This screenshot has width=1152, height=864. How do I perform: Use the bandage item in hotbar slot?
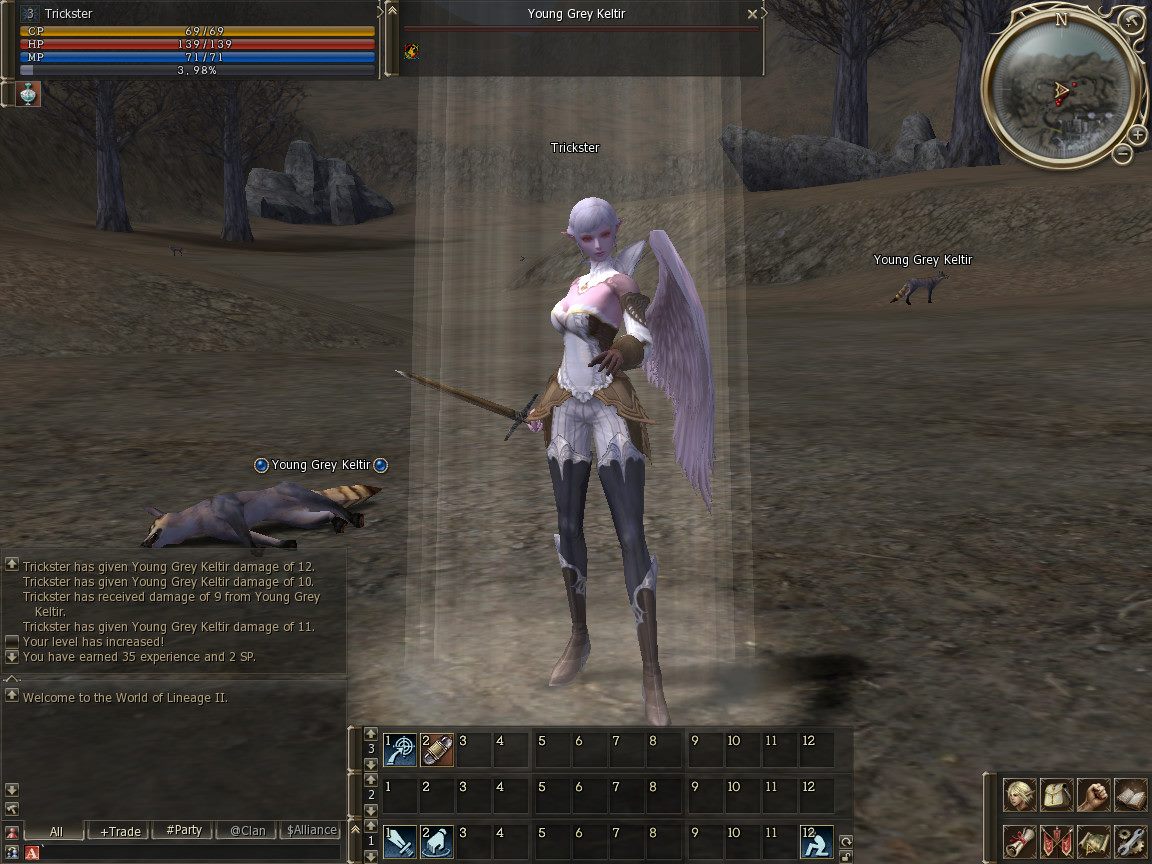click(437, 749)
